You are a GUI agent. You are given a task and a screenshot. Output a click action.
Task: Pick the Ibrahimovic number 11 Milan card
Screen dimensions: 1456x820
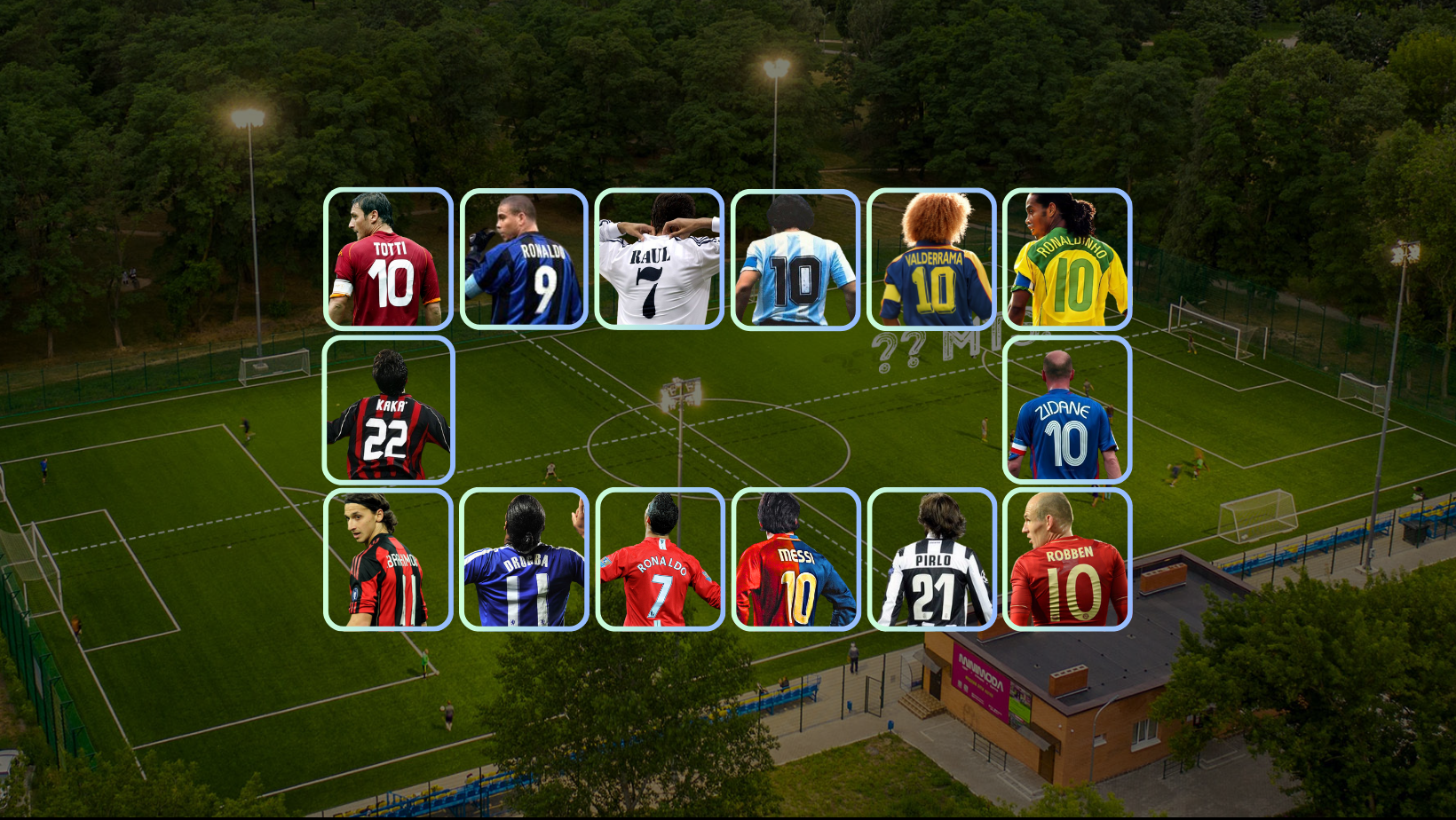[388, 559]
